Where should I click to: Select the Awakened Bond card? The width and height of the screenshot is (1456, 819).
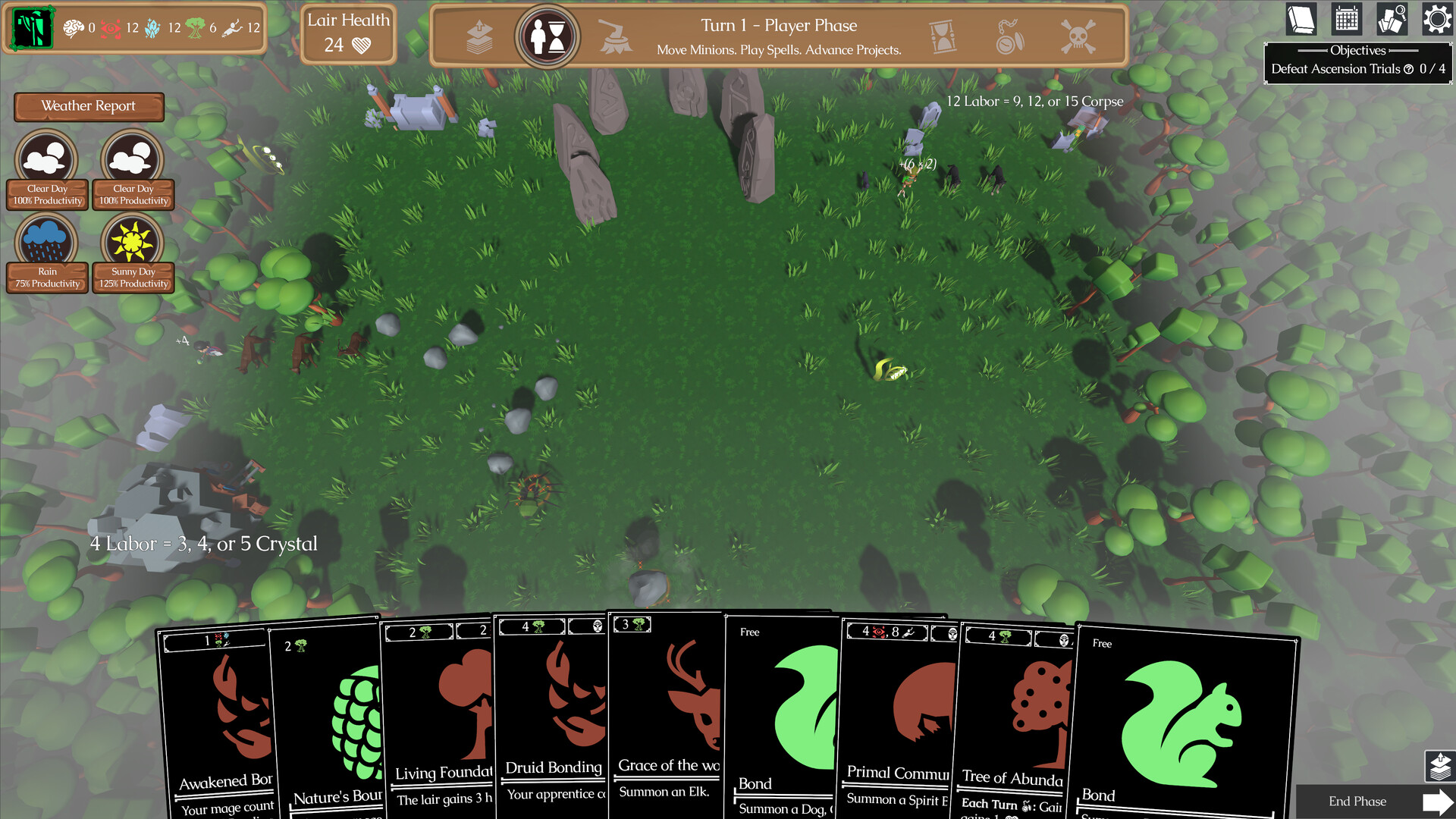[216, 720]
